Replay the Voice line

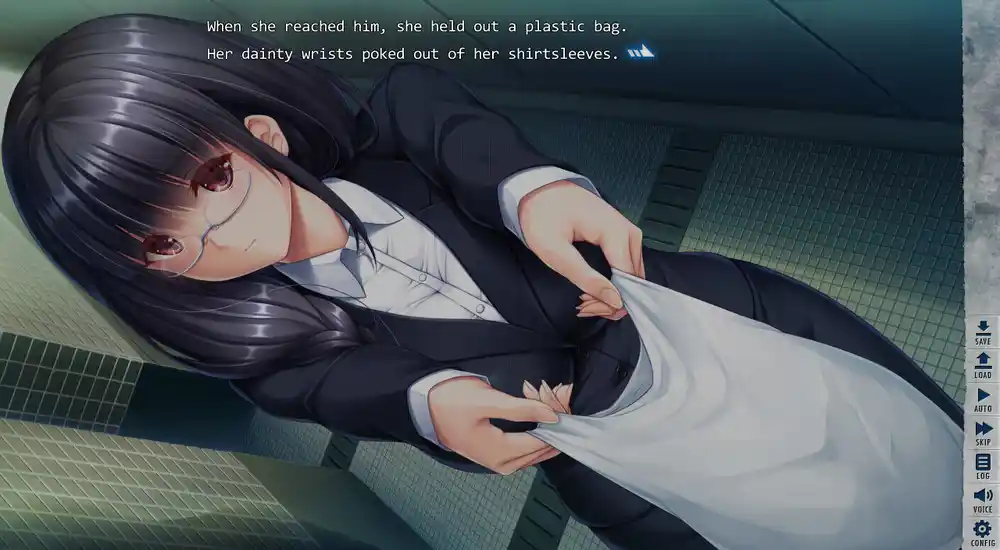click(x=982, y=499)
